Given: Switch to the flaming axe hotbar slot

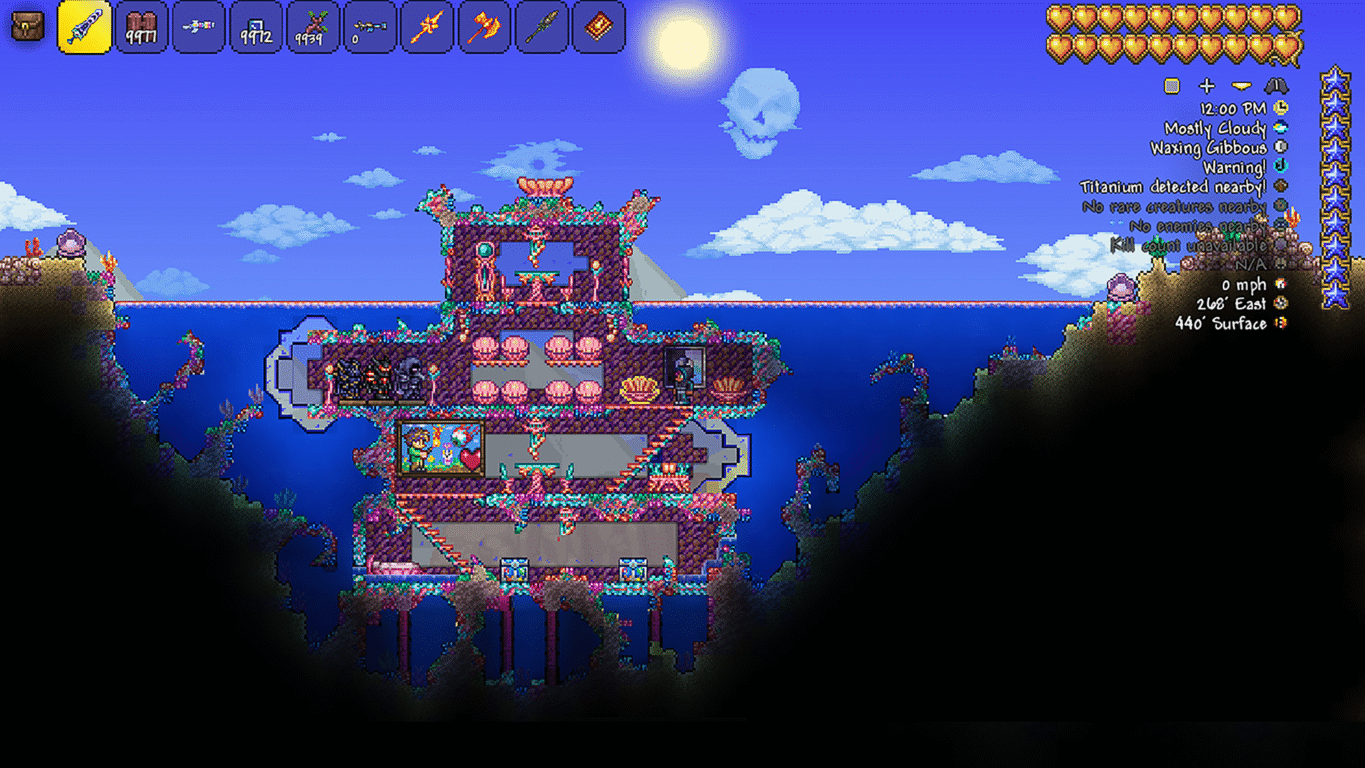Looking at the screenshot, I should pos(484,28).
